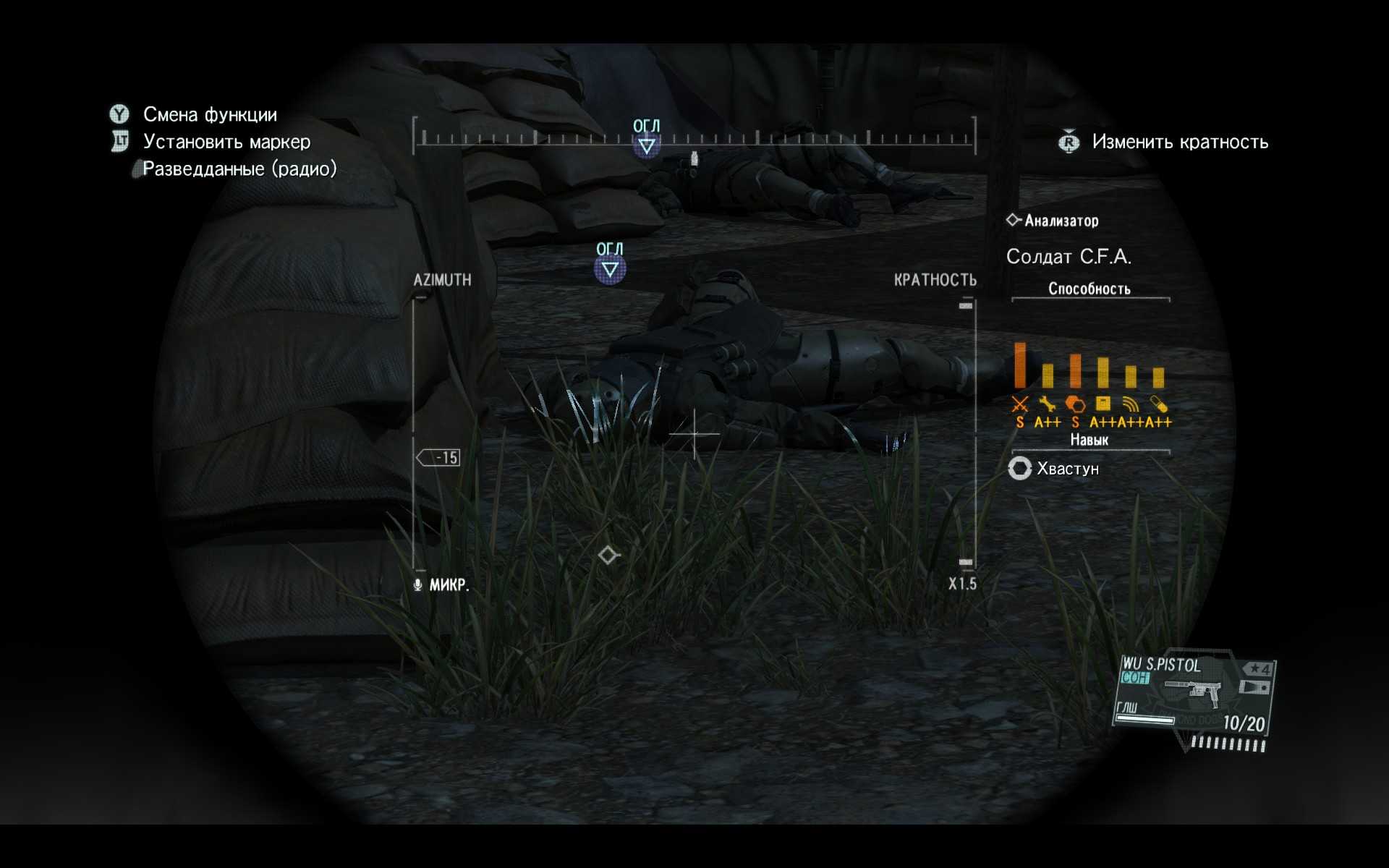Image resolution: width=1389 pixels, height=868 pixels.
Task: Click the ОГЛ marker above the nearest soldier
Action: coord(610,268)
